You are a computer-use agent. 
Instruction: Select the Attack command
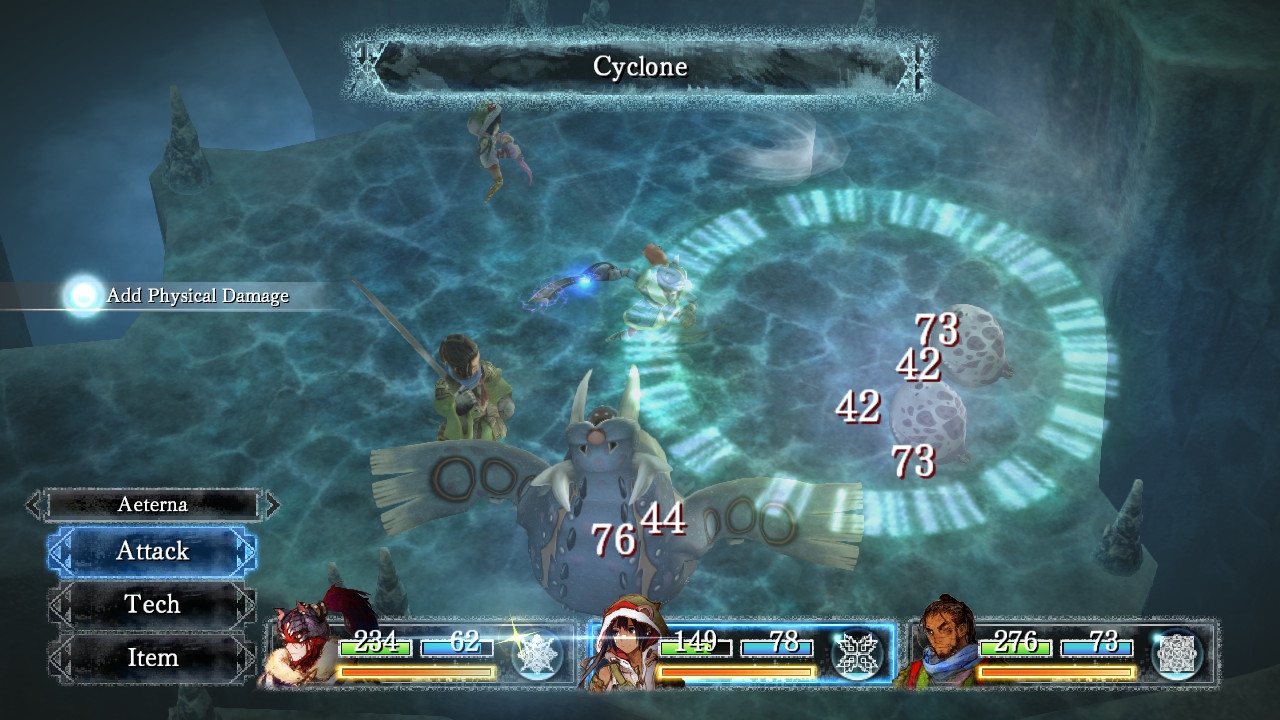(x=152, y=551)
